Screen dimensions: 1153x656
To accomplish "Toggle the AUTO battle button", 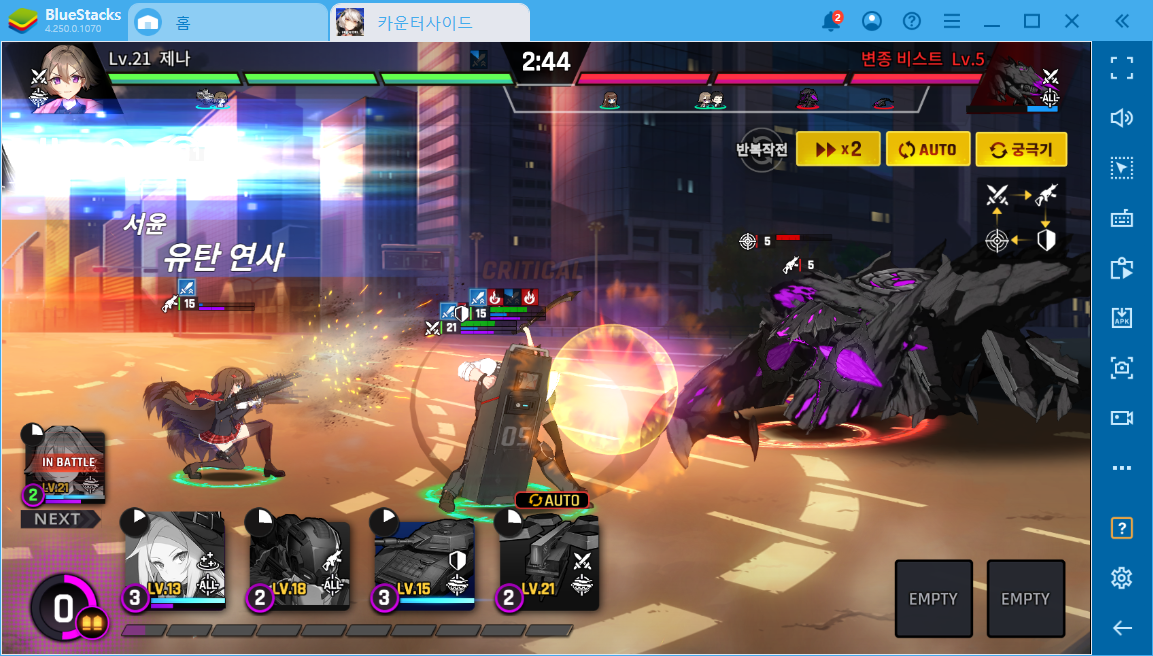I will pyautogui.click(x=927, y=150).
